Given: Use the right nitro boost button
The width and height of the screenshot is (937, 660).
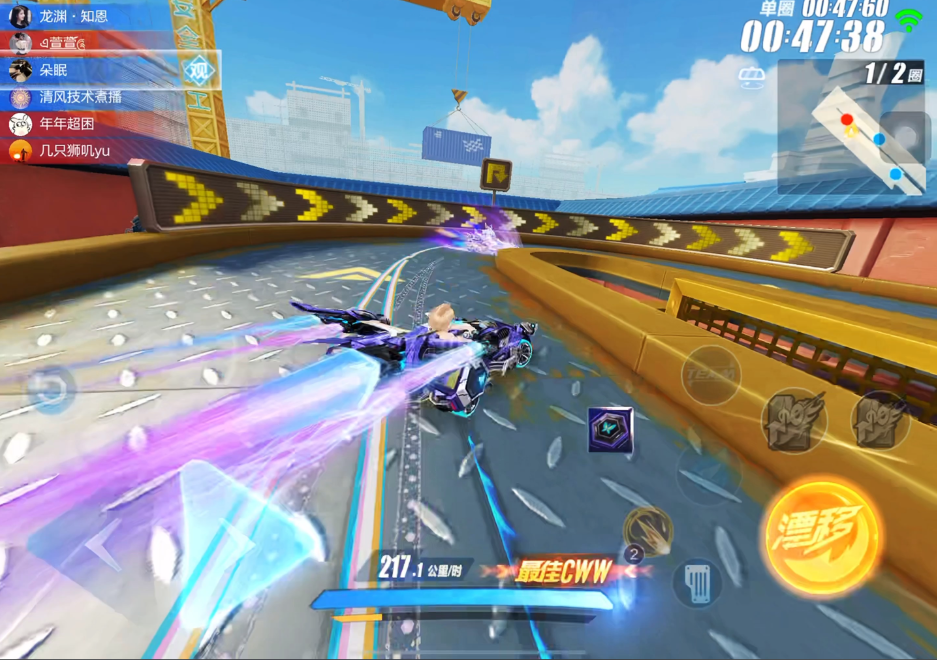Looking at the screenshot, I should click(x=881, y=420).
